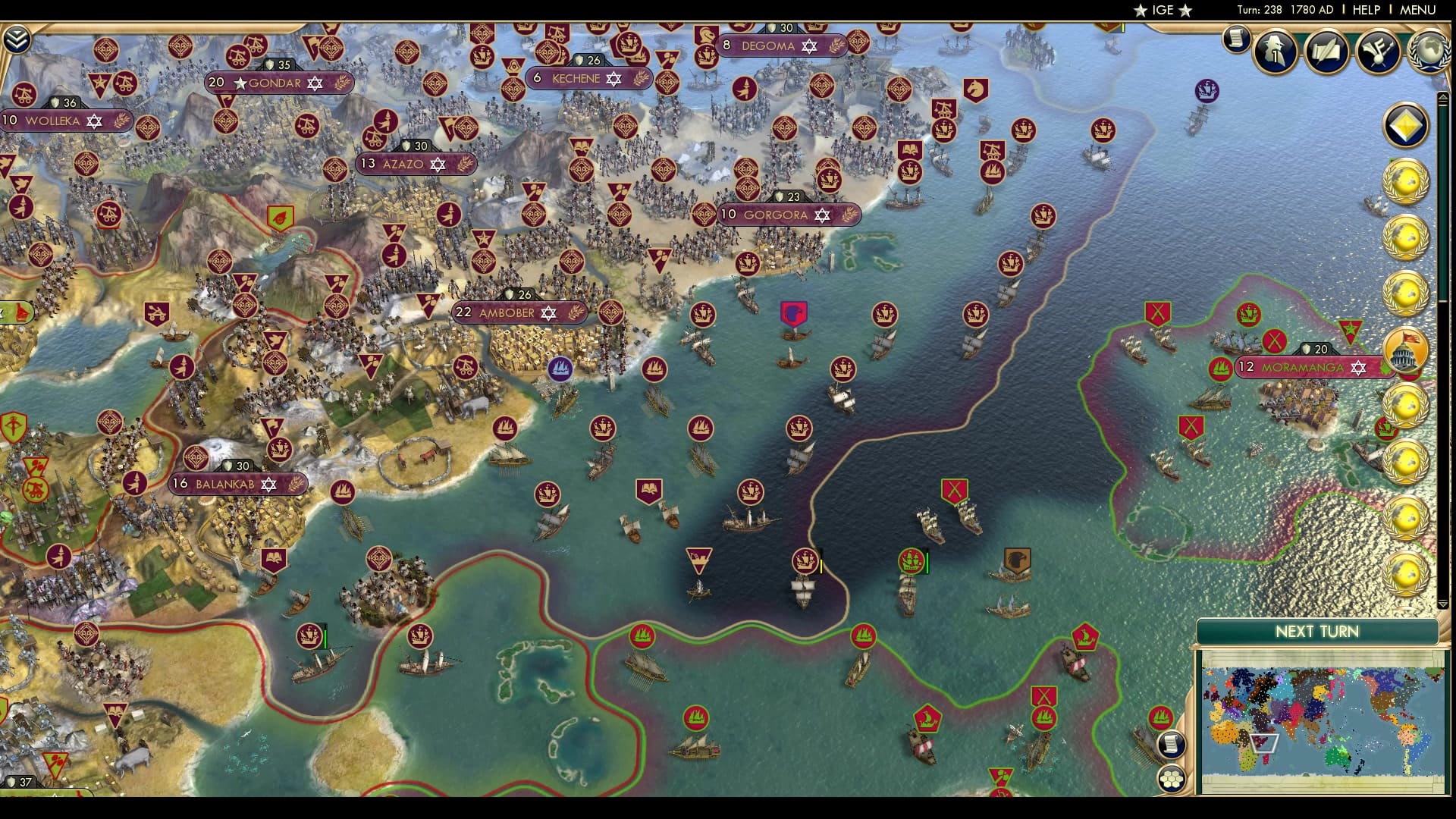Image resolution: width=1456 pixels, height=819 pixels.
Task: Open the scroll button beside the minimap
Action: (x=1172, y=744)
